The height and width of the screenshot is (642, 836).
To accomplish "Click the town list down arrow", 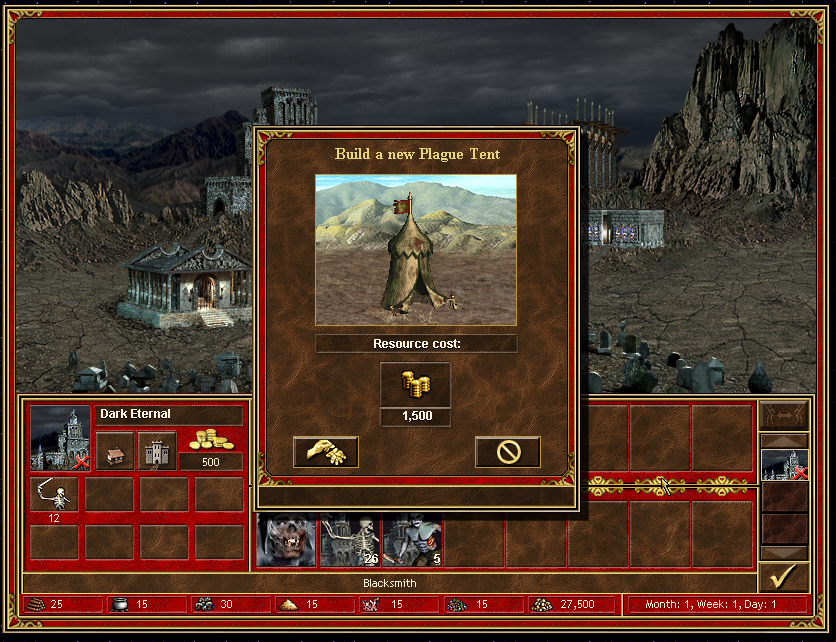I will click(783, 553).
